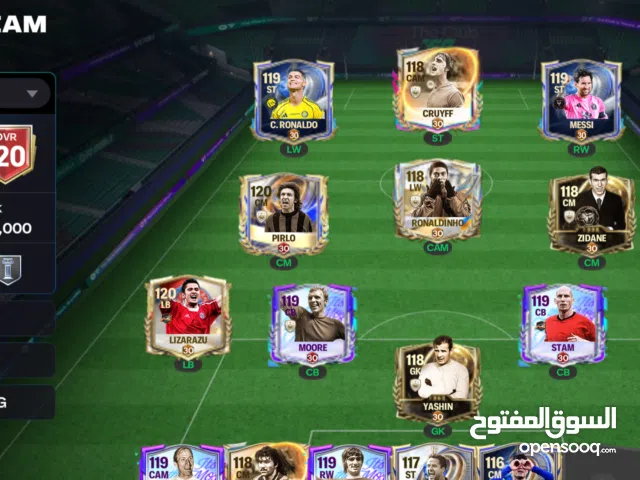The image size is (640, 480).
Task: Select the Lizarazu left back card
Action: point(188,315)
